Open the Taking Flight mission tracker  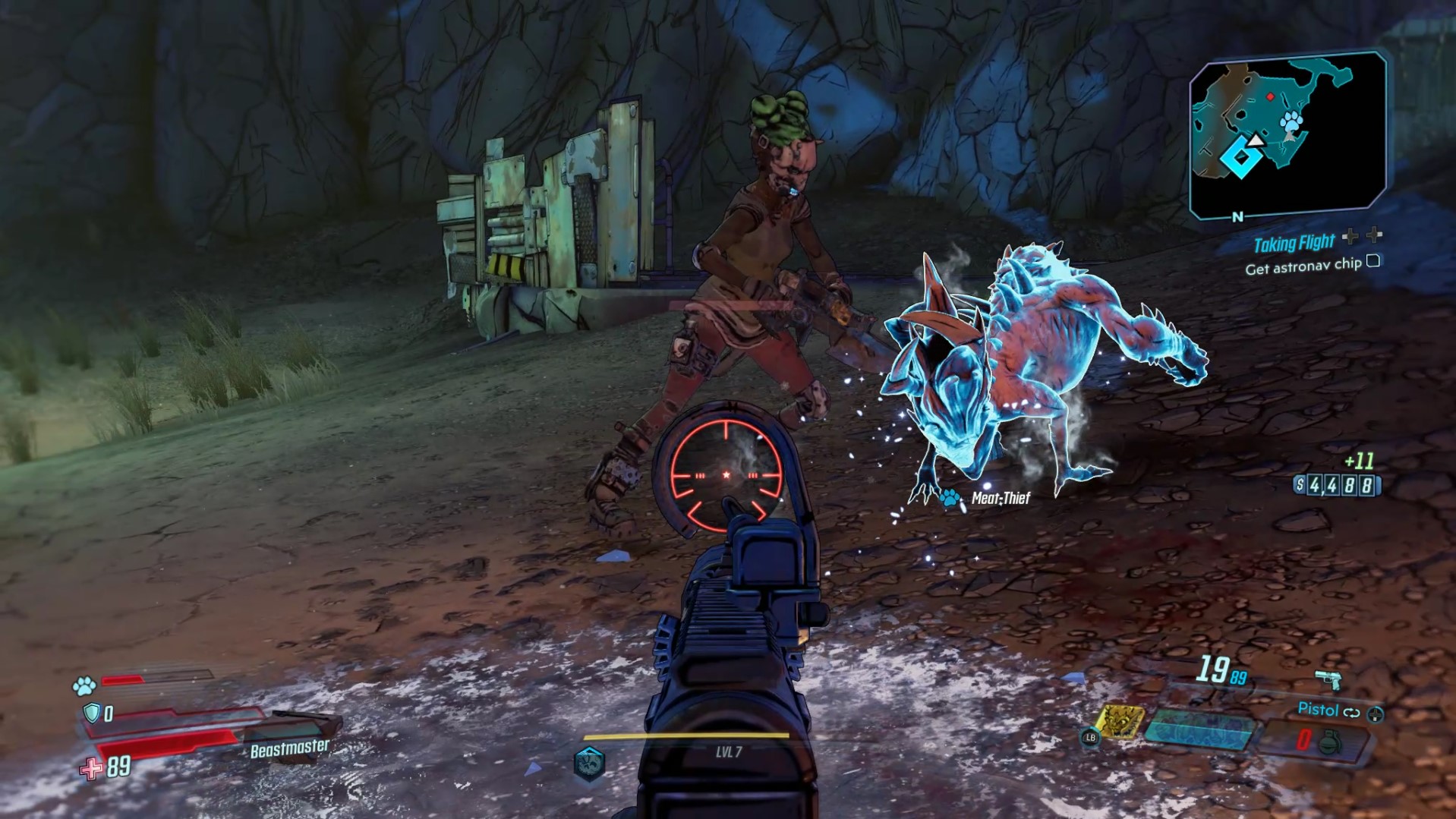[1294, 243]
